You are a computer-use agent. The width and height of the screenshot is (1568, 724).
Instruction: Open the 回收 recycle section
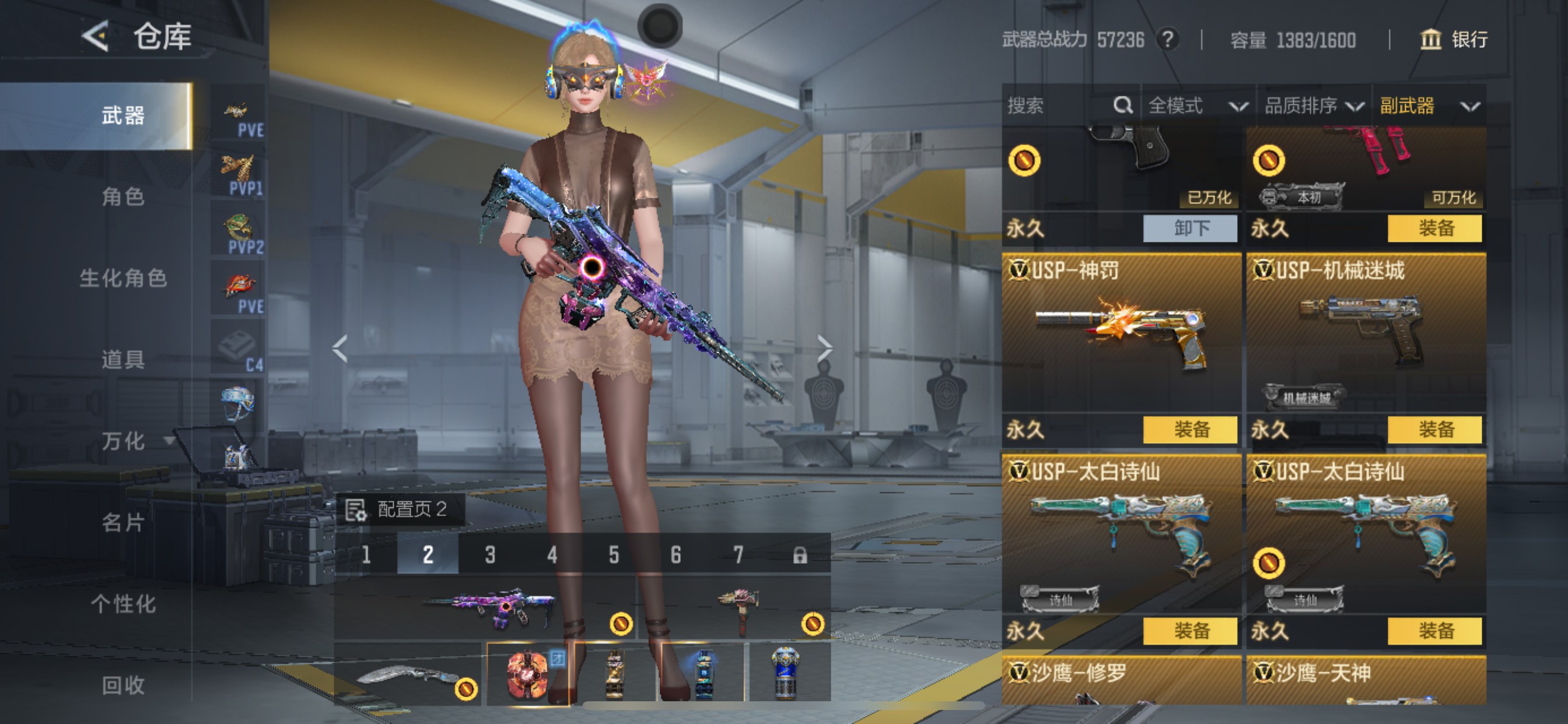(x=123, y=685)
